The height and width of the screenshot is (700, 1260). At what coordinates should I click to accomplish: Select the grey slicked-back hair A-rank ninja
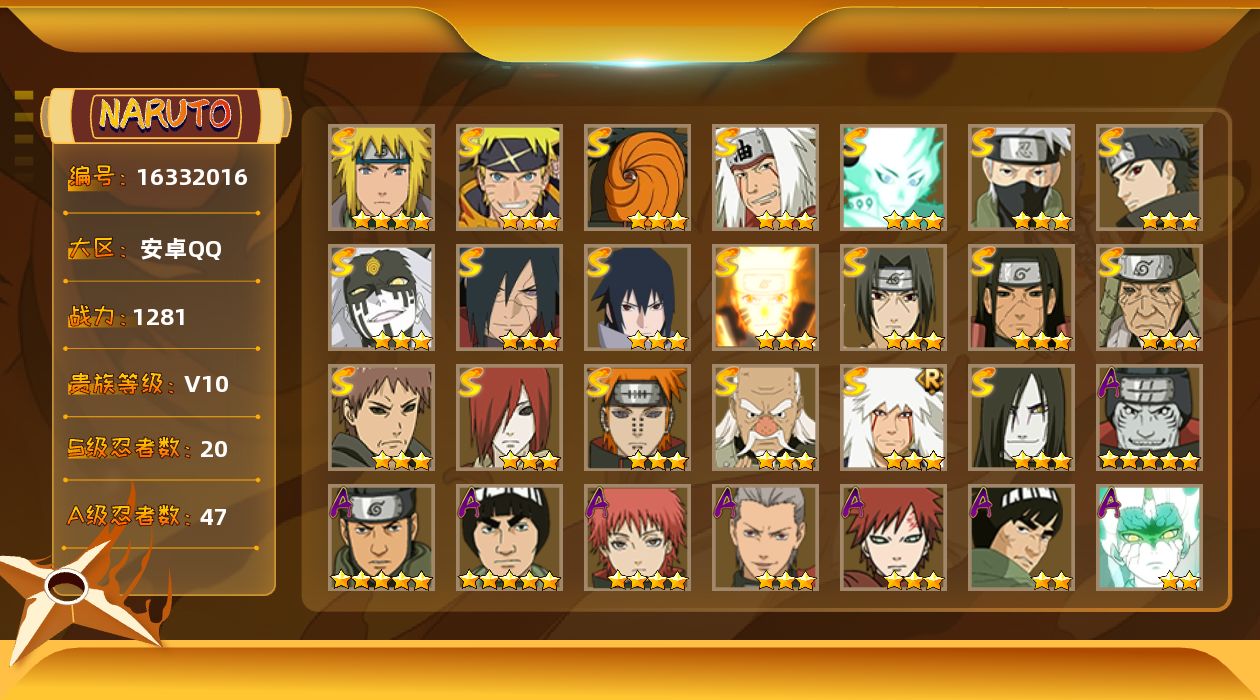tap(765, 537)
